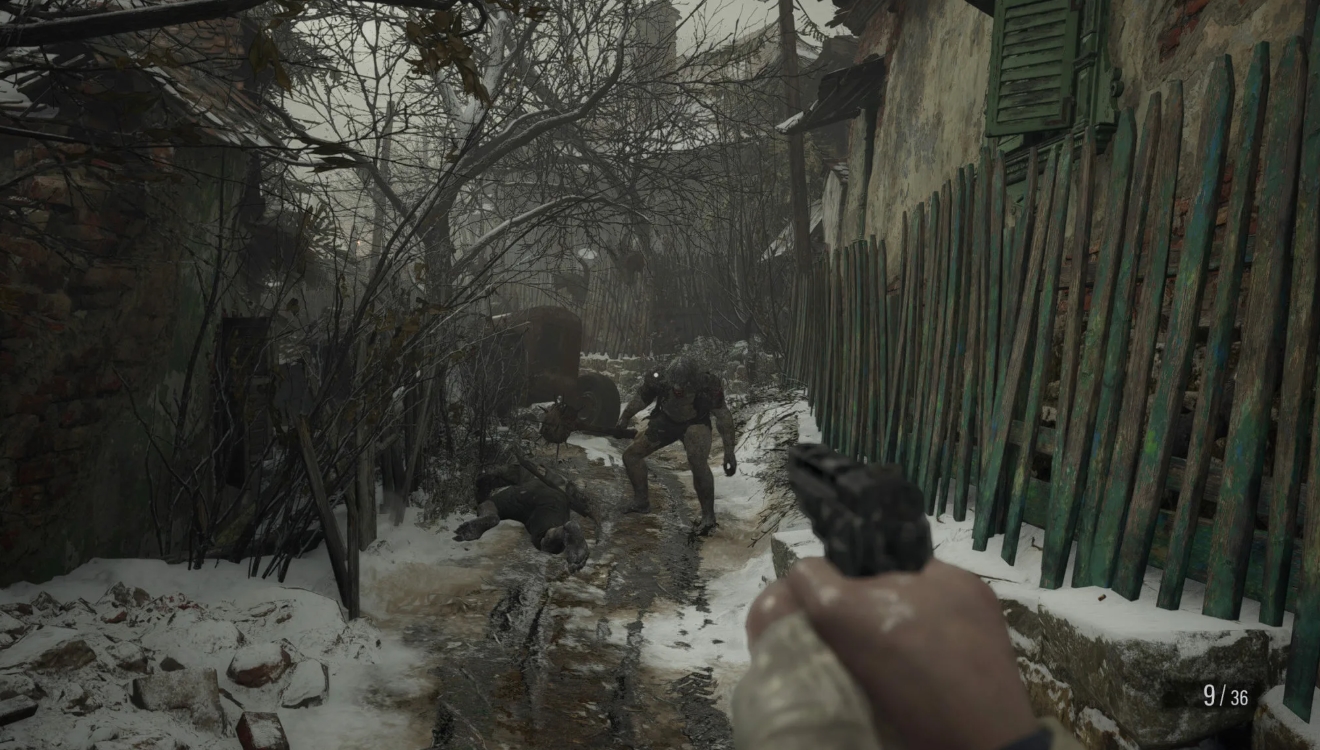Click the corpse lying in the mud

point(535,505)
